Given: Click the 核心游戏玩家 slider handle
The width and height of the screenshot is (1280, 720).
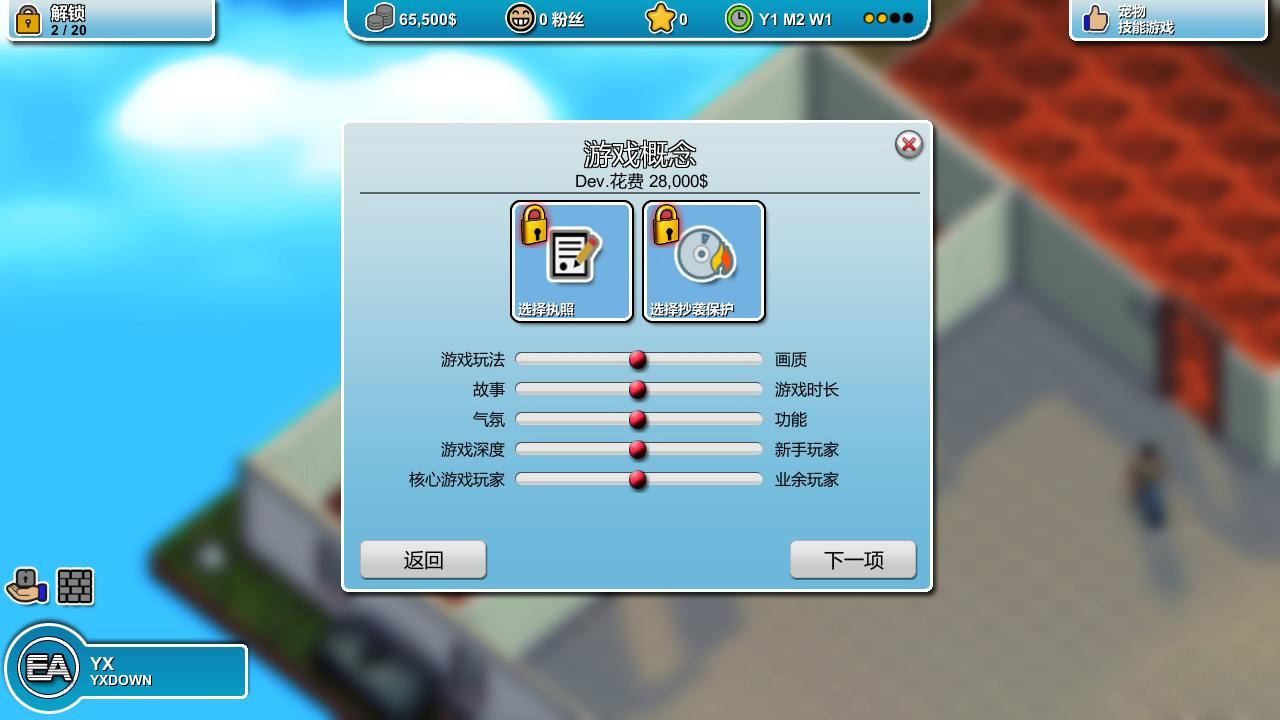Looking at the screenshot, I should pyautogui.click(x=637, y=480).
